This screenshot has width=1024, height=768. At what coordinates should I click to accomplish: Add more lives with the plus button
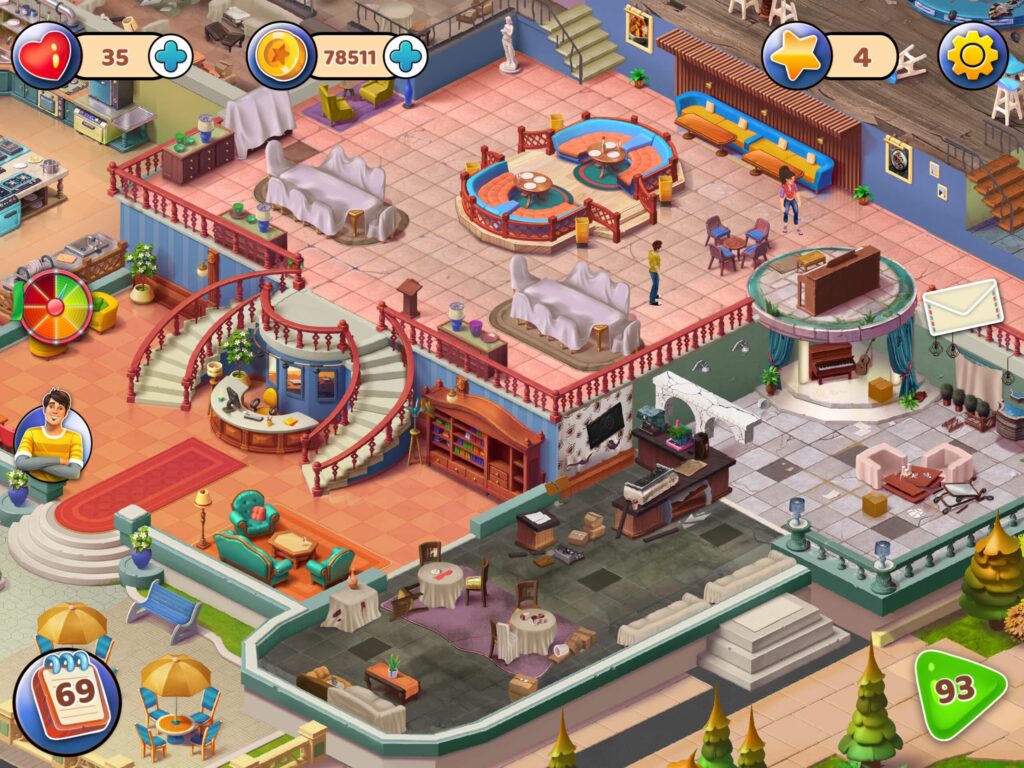pos(171,56)
